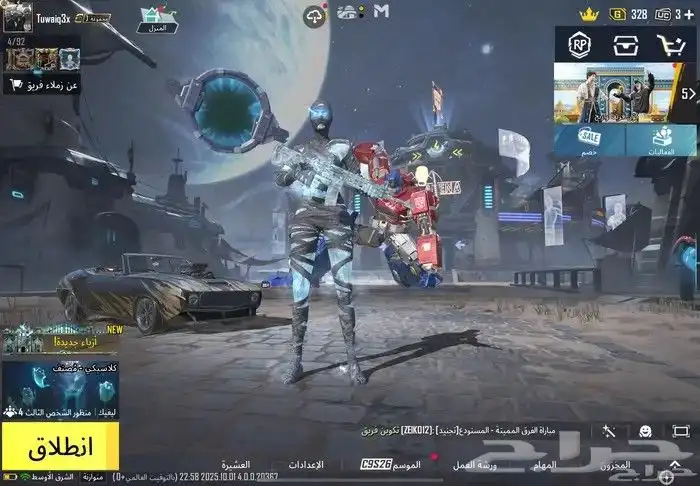Open the Royale Pass (RP) icon

(579, 45)
